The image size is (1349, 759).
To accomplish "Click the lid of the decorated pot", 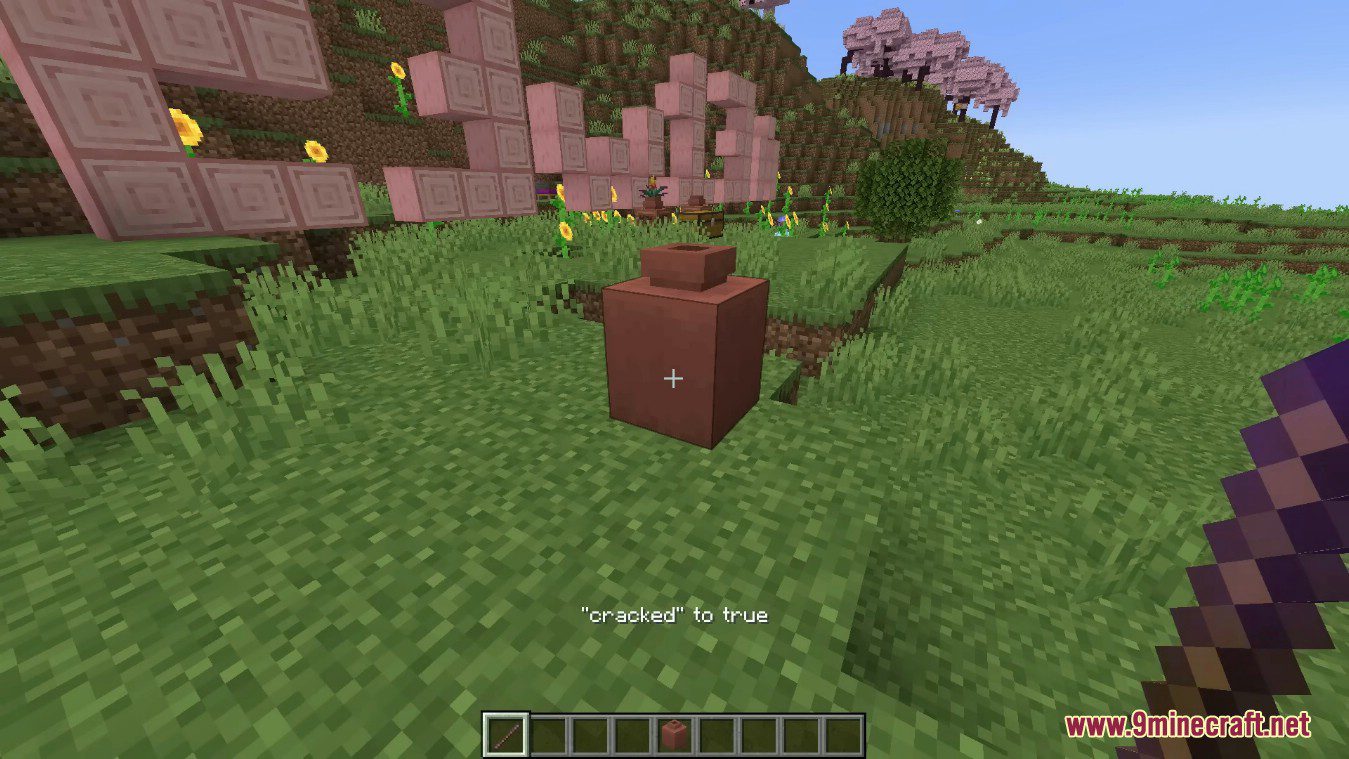I will [684, 264].
